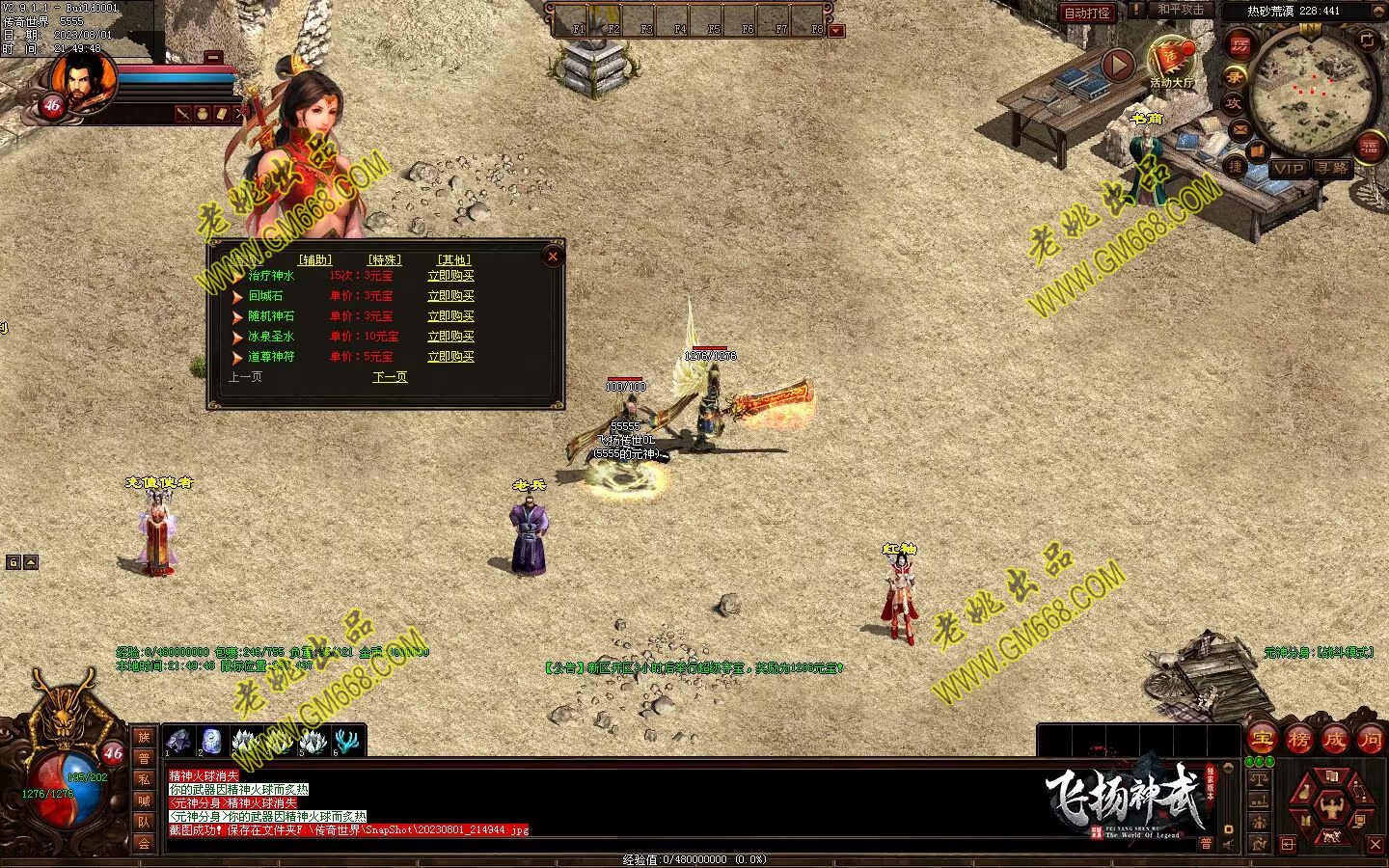
Task: Open the 宝 treasure shop button
Action: tap(1262, 740)
